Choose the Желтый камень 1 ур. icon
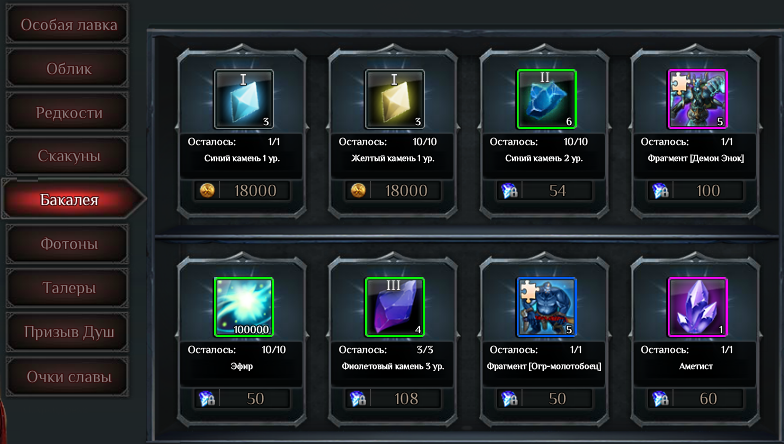The width and height of the screenshot is (784, 444). pyautogui.click(x=395, y=99)
